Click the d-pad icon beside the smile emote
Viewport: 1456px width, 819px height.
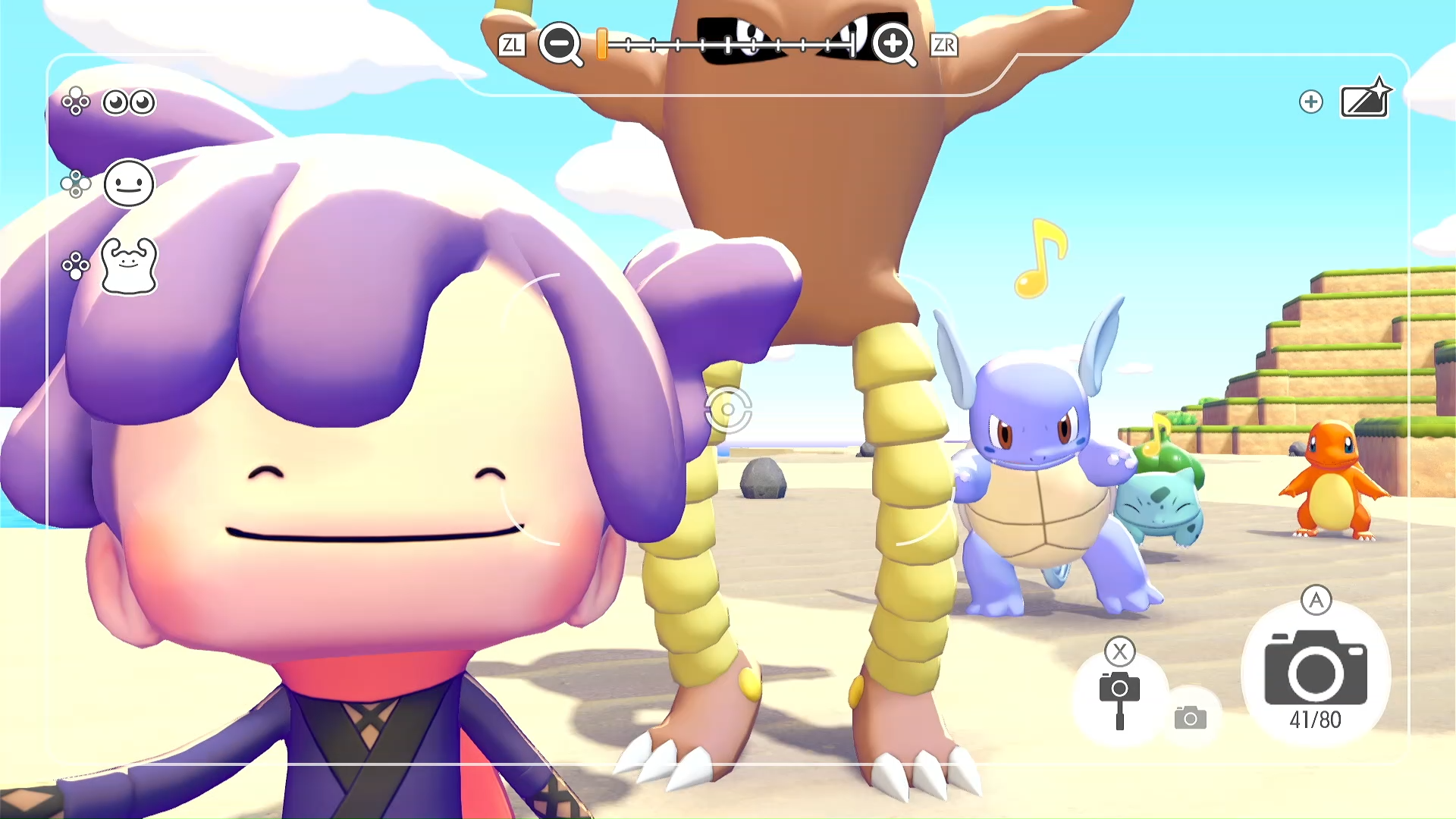pos(77,184)
